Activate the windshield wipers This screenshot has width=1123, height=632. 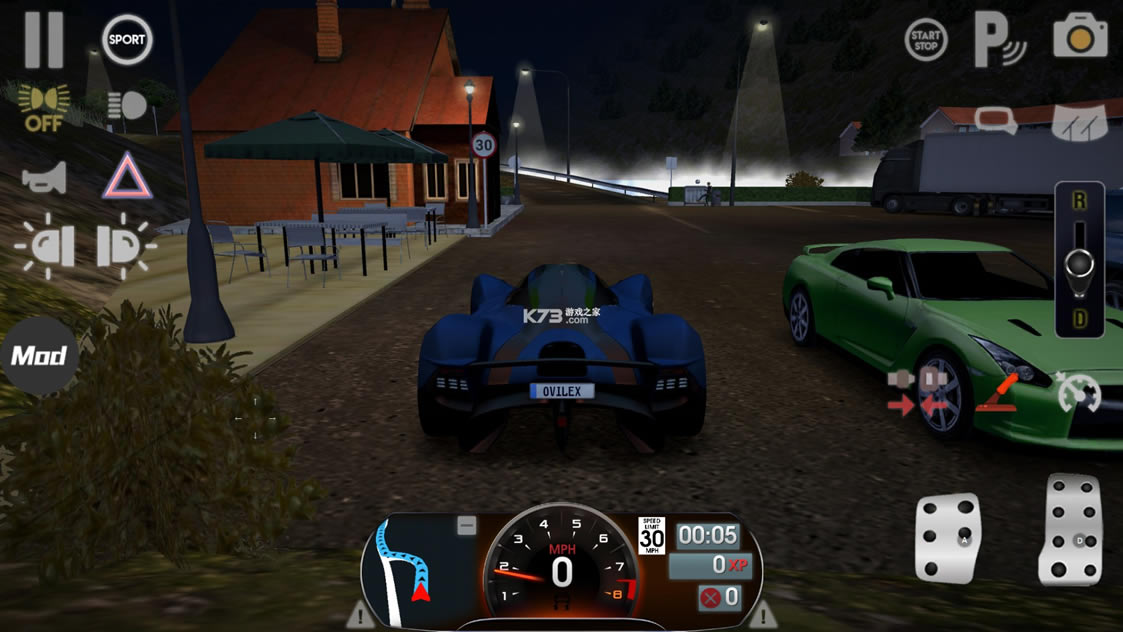pos(1080,121)
